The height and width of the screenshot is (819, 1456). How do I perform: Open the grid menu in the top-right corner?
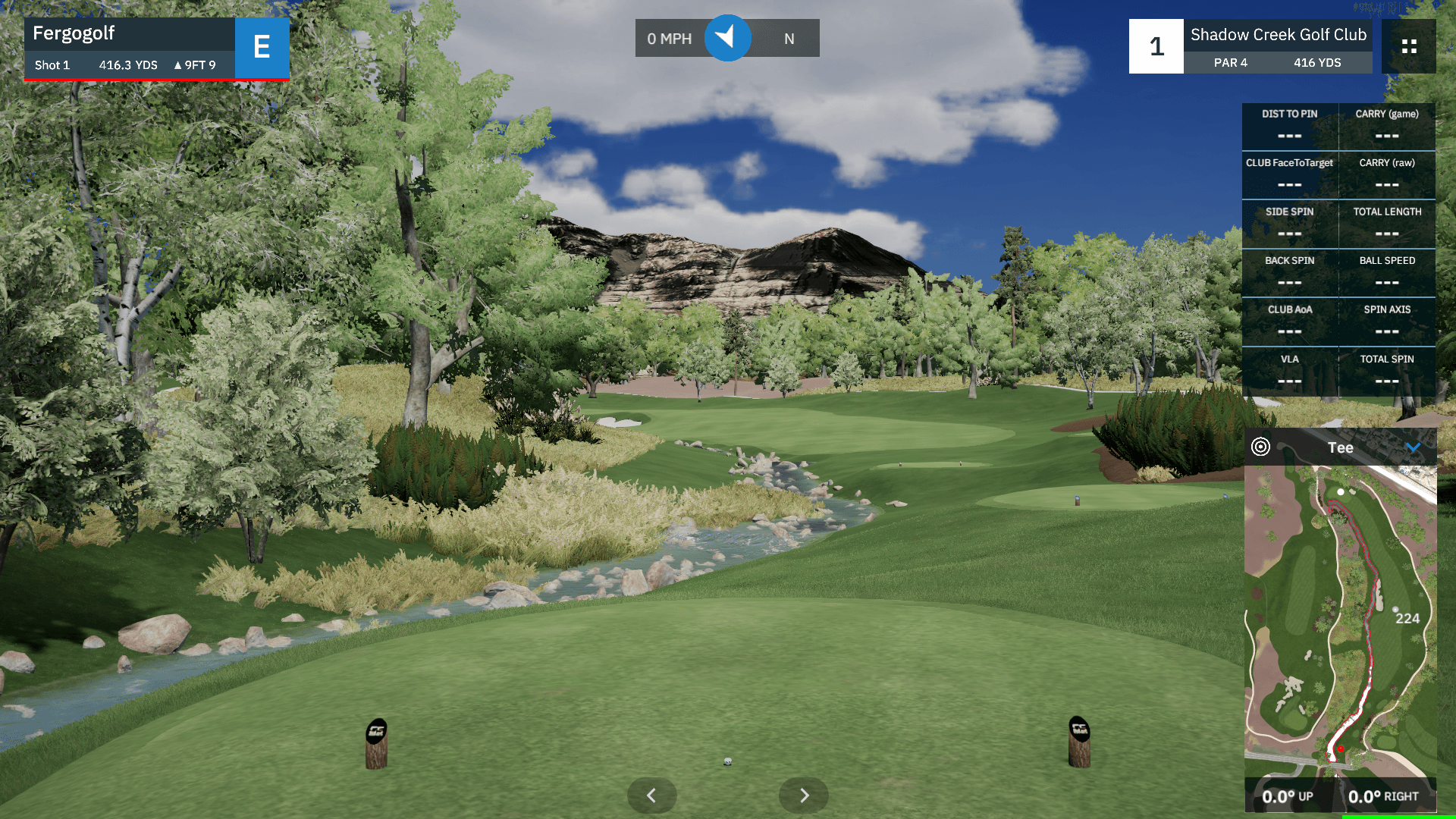click(1408, 46)
